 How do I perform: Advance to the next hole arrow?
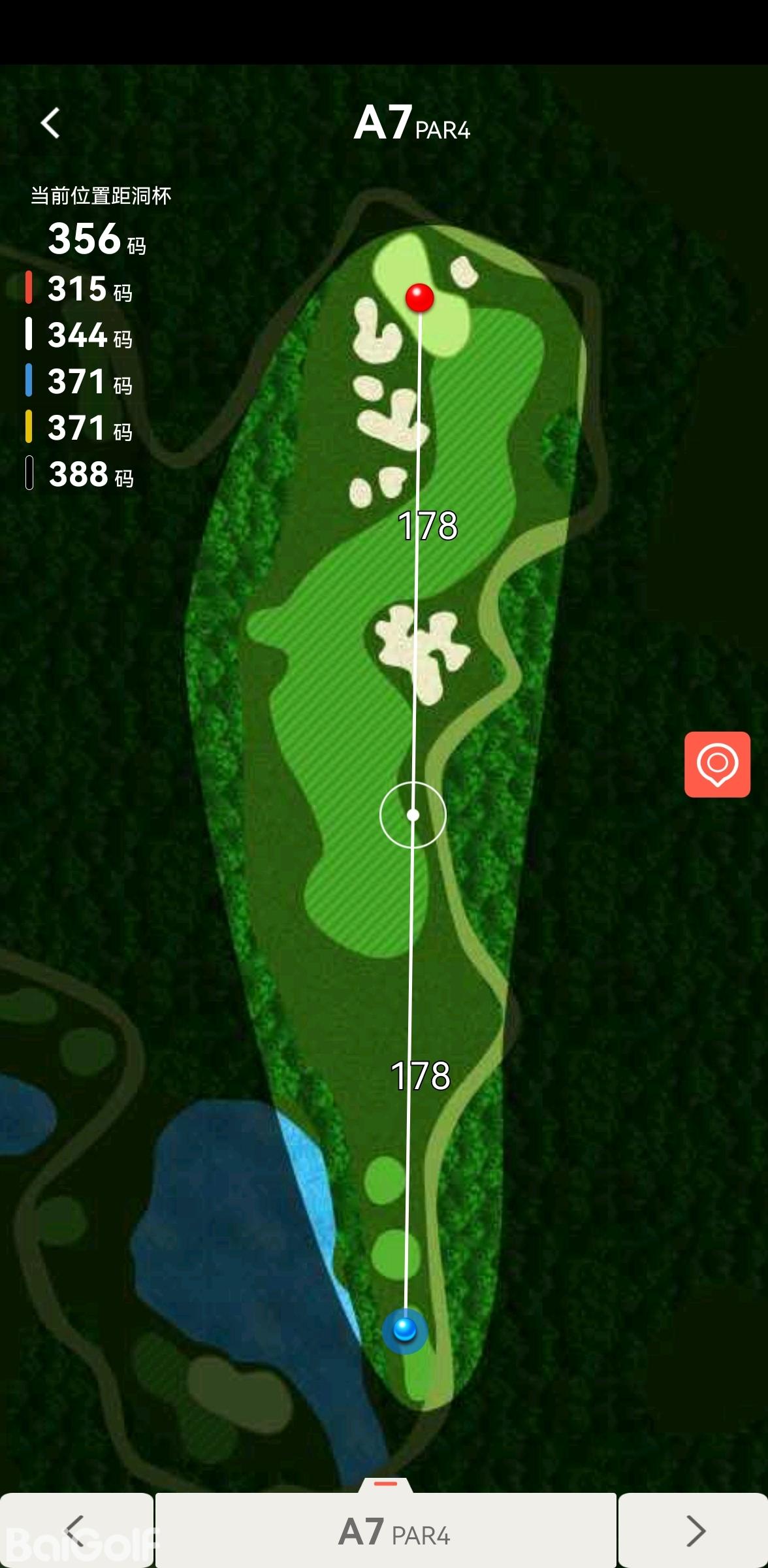coord(695,1530)
